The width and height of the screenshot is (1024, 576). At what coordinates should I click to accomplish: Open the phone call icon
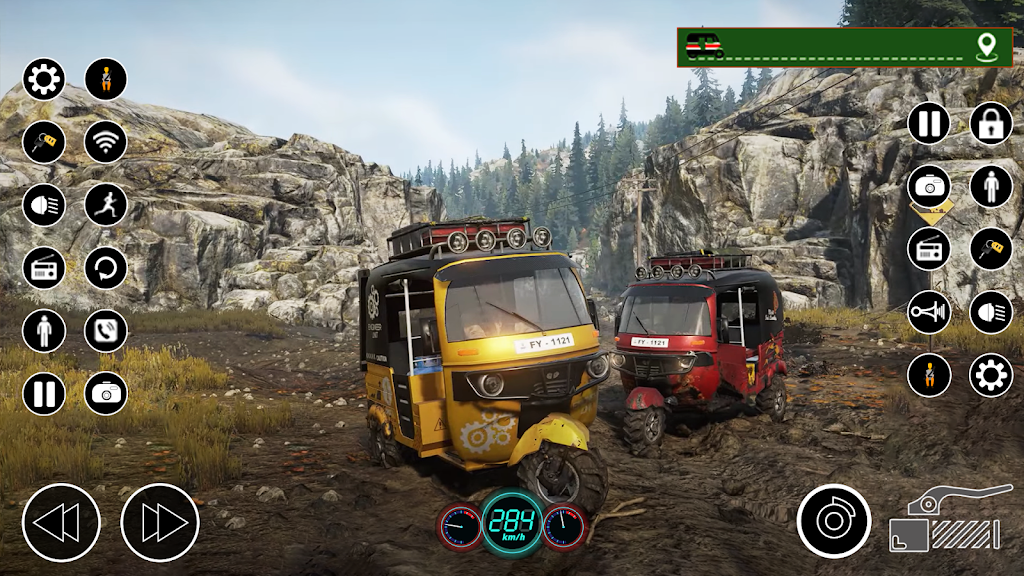(x=105, y=330)
